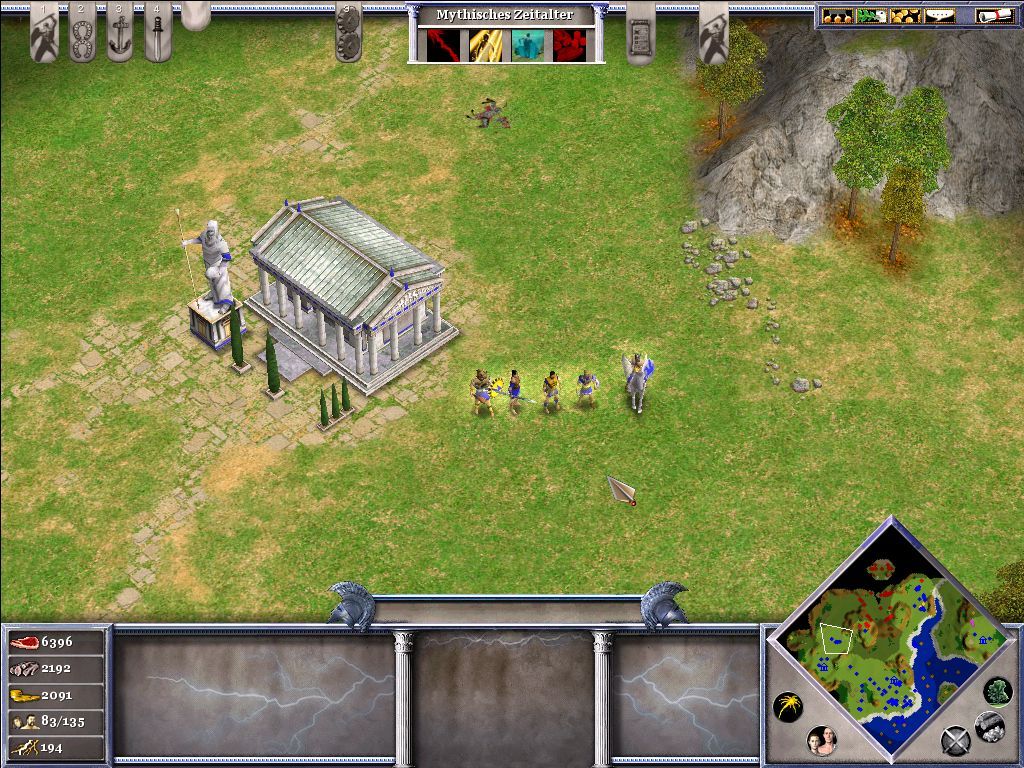Click the two faces button near the minimap
The width and height of the screenshot is (1024, 768).
click(x=821, y=741)
